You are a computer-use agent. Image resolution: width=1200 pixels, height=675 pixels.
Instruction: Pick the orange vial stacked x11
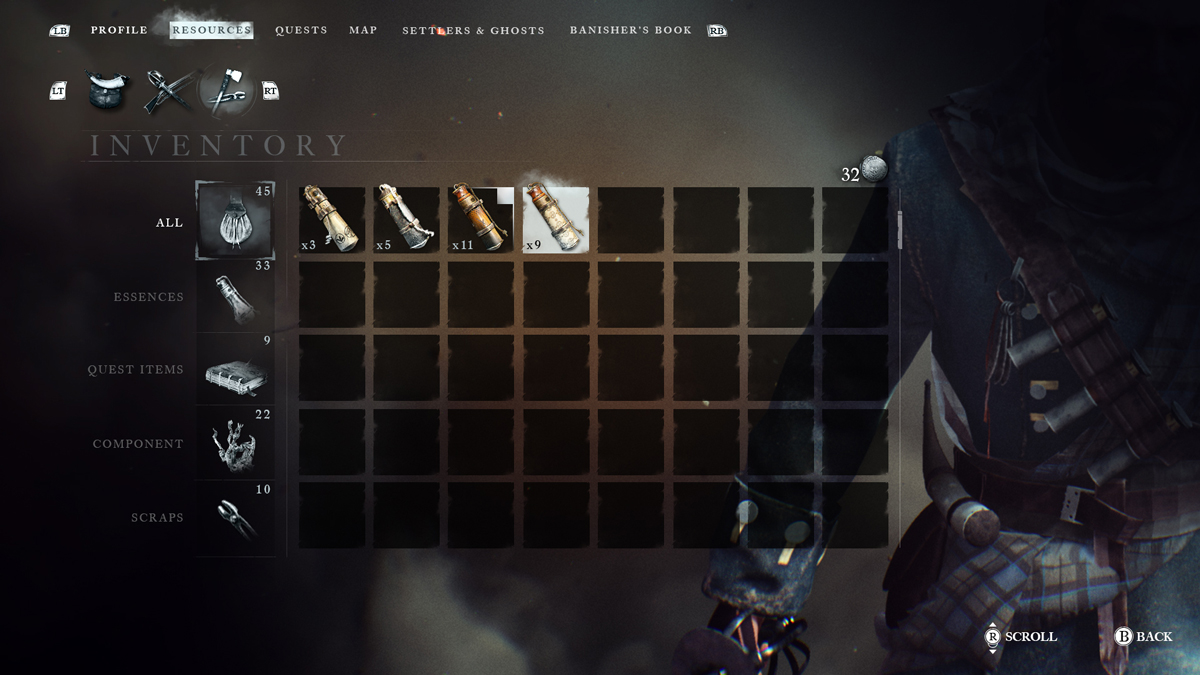coord(481,220)
